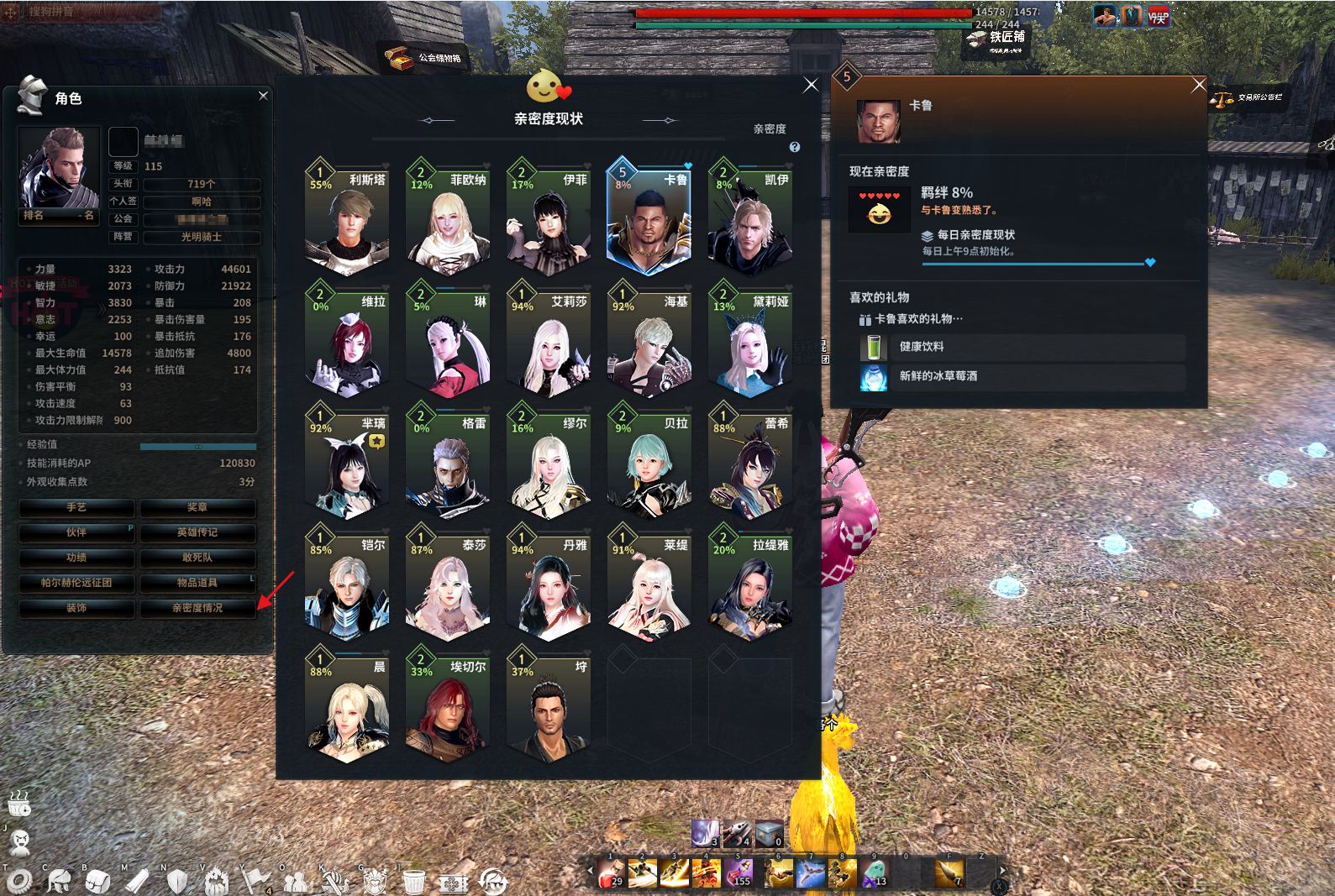Open the 物品道具 items button
This screenshot has height=896, width=1335.
tap(197, 582)
